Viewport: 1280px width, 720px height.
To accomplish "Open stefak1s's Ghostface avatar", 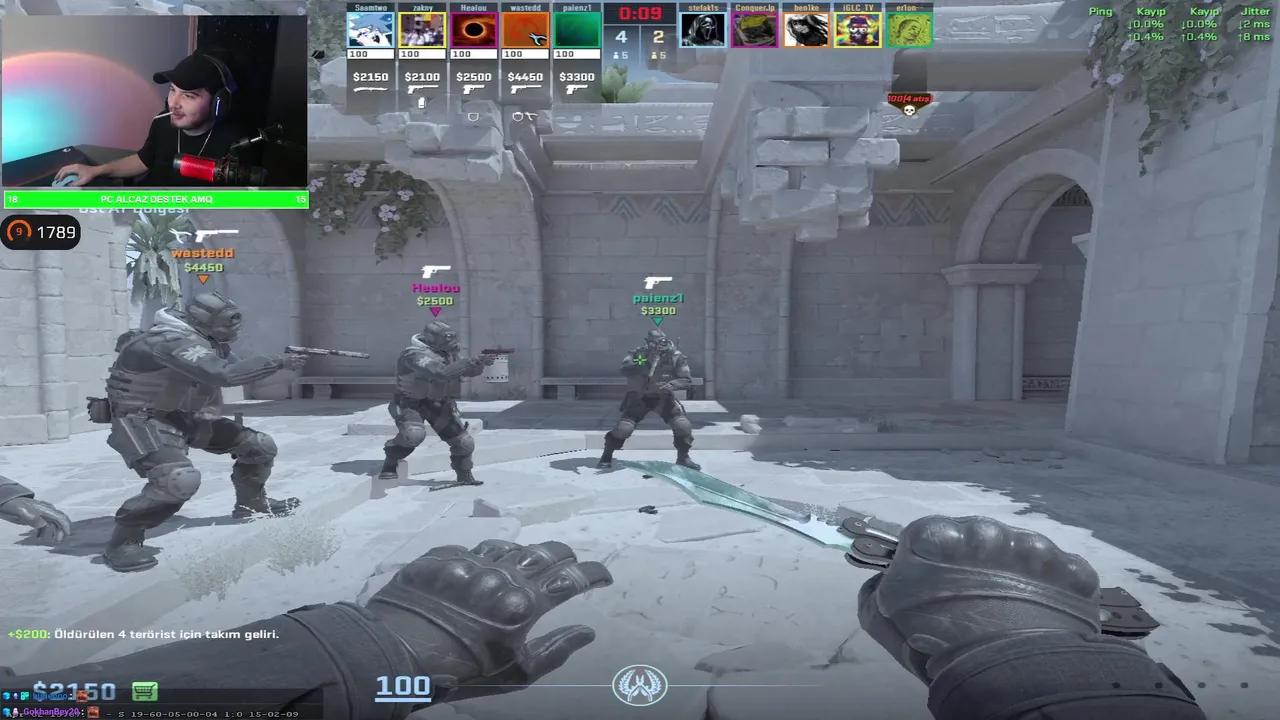I will click(x=704, y=27).
